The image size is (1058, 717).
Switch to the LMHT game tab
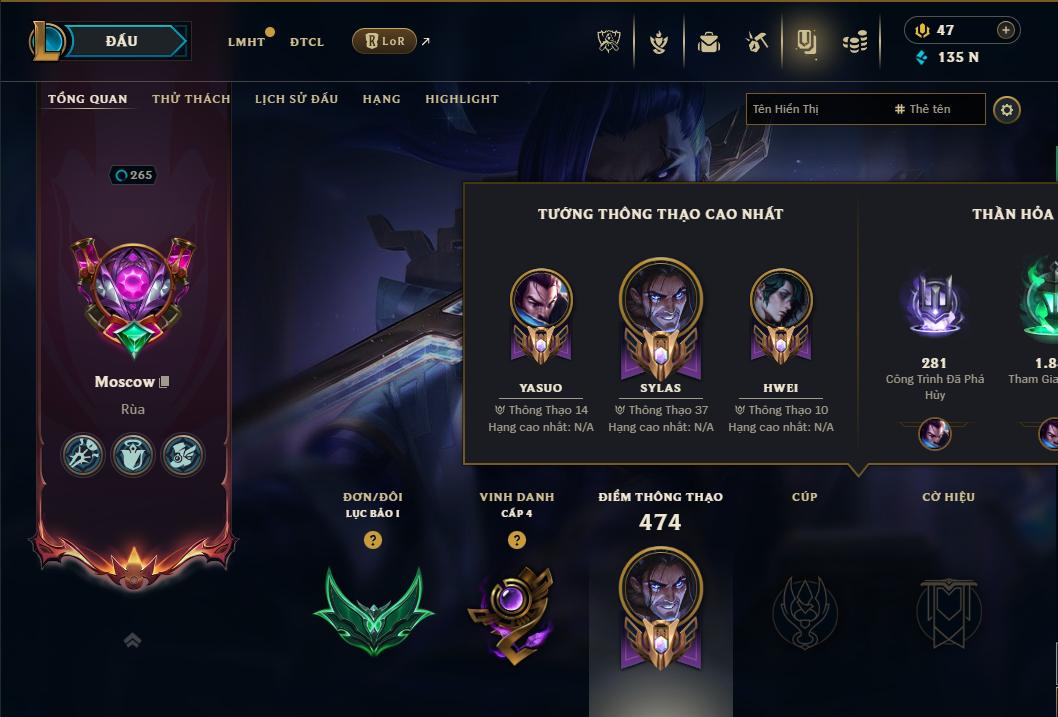tap(246, 42)
